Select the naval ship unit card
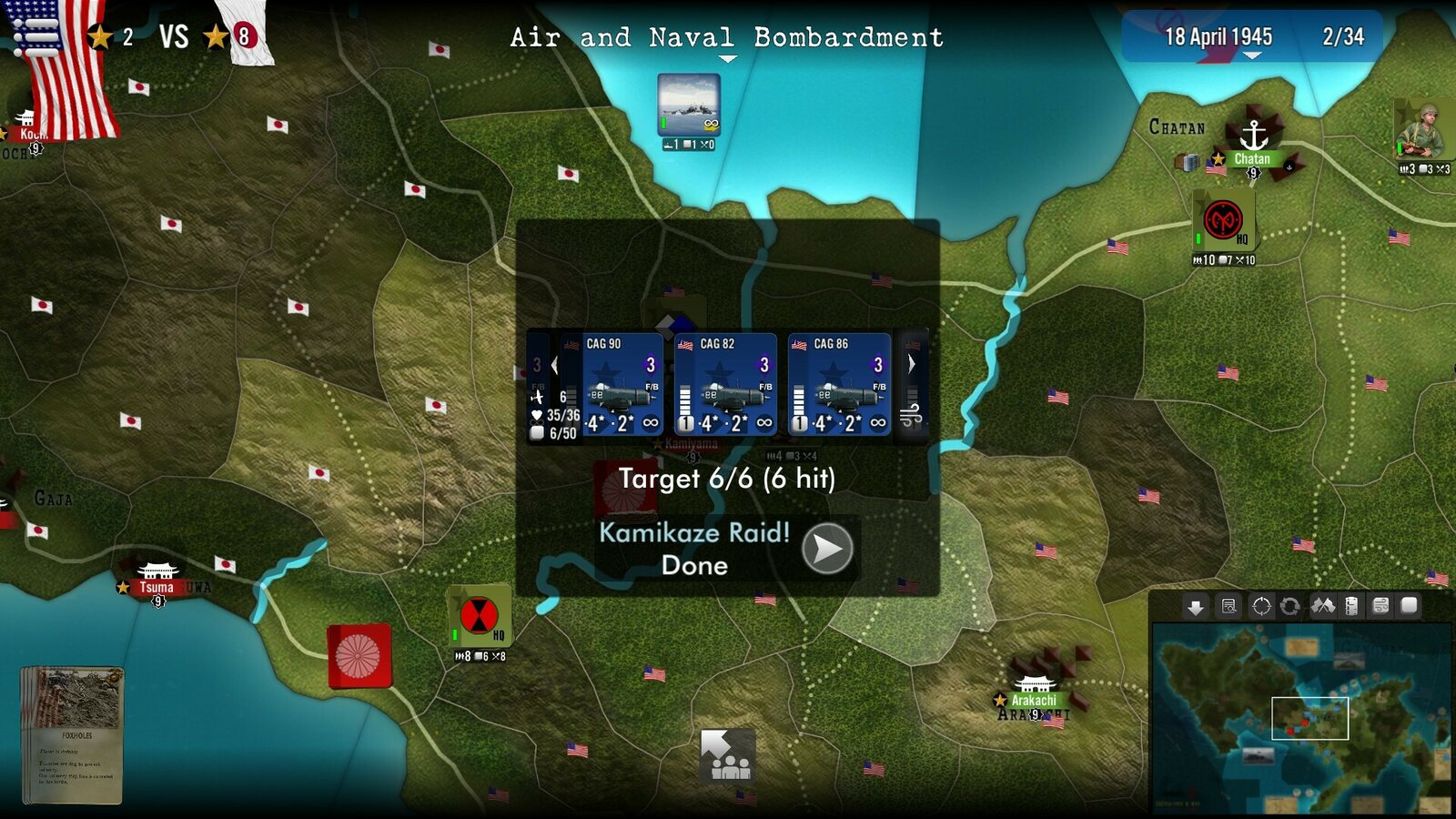The height and width of the screenshot is (819, 1456). (x=689, y=105)
